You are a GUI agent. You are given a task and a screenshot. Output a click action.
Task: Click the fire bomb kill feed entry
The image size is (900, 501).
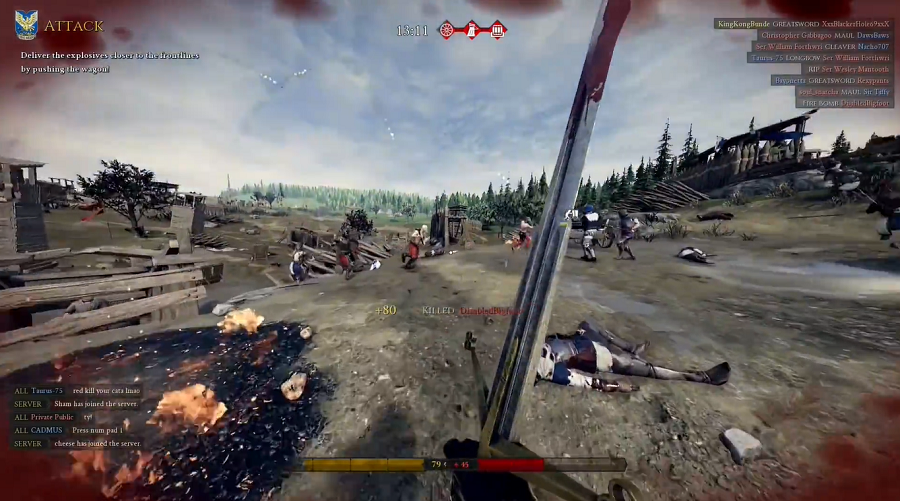pyautogui.click(x=845, y=102)
